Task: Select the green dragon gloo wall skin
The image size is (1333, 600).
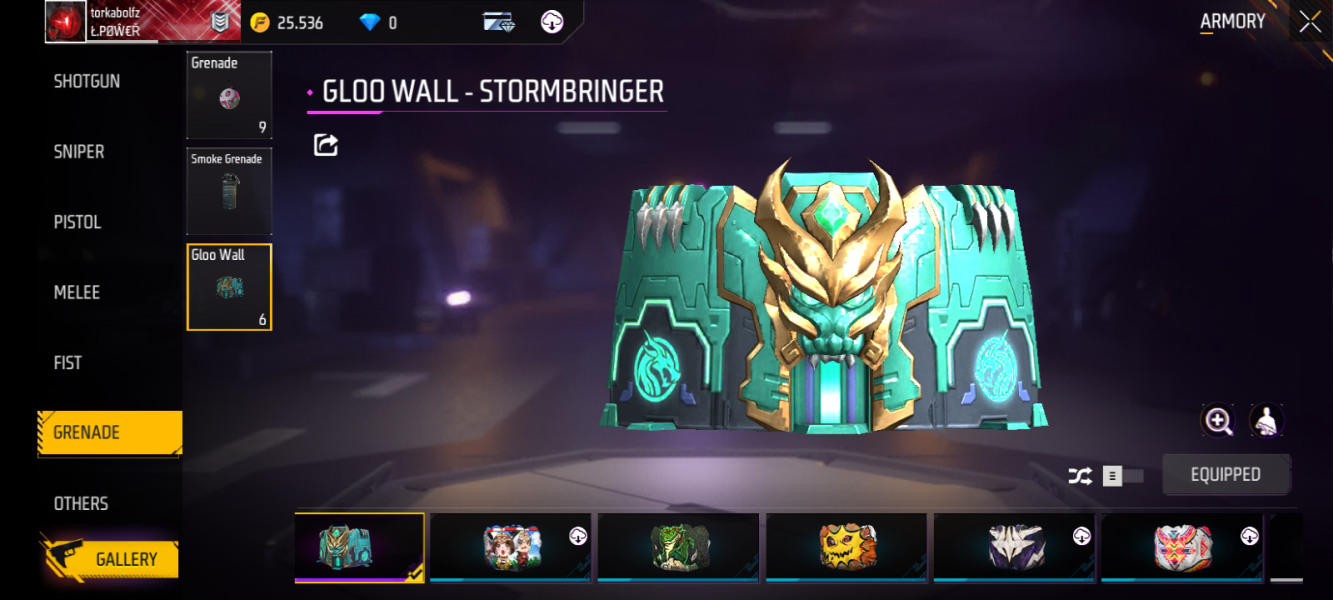Action: click(679, 547)
